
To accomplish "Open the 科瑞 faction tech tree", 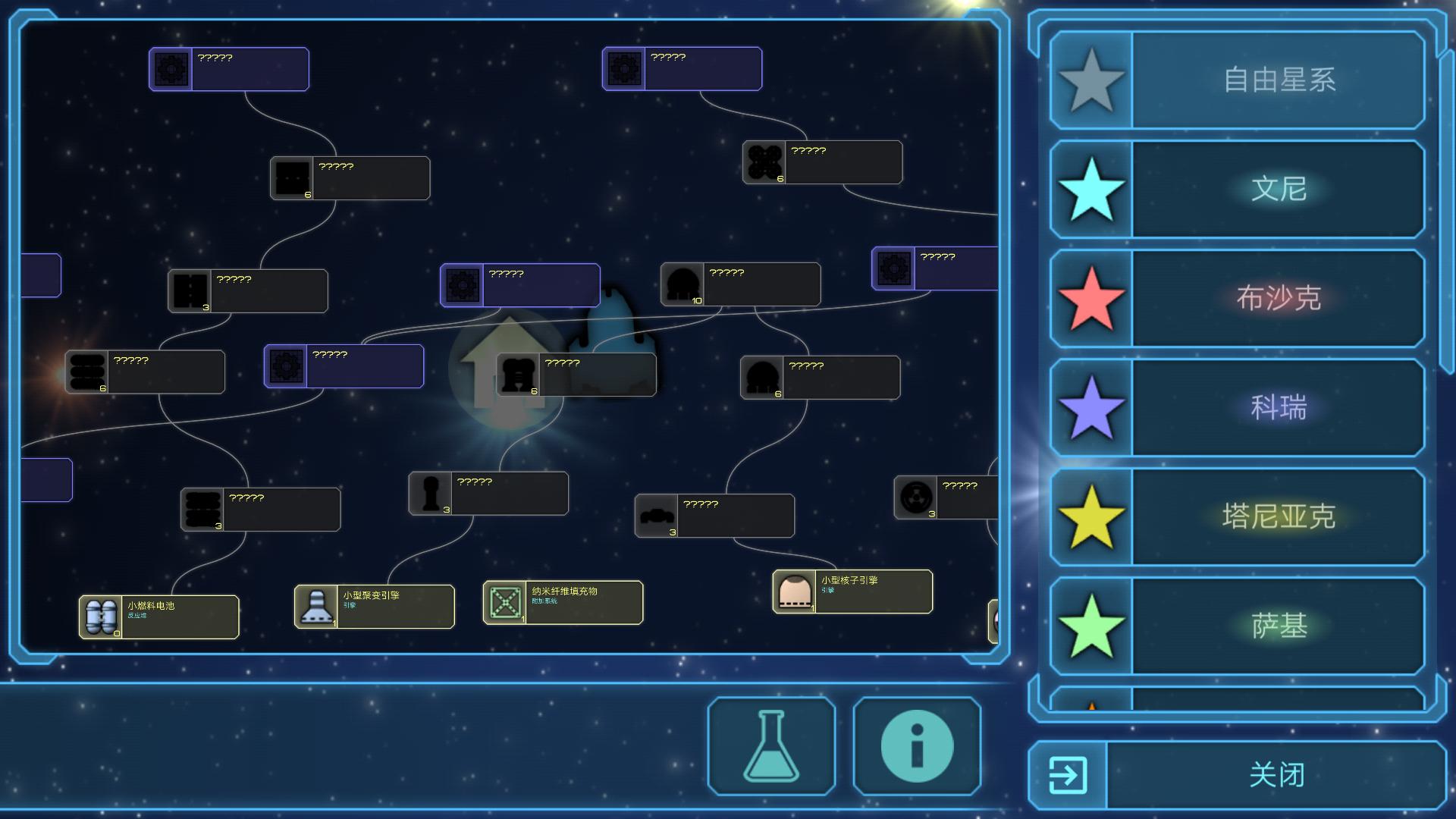I will click(1238, 407).
